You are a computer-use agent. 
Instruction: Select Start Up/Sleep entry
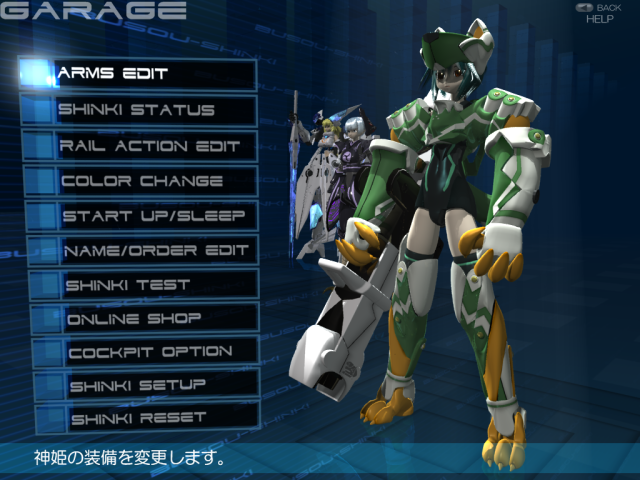[145, 216]
